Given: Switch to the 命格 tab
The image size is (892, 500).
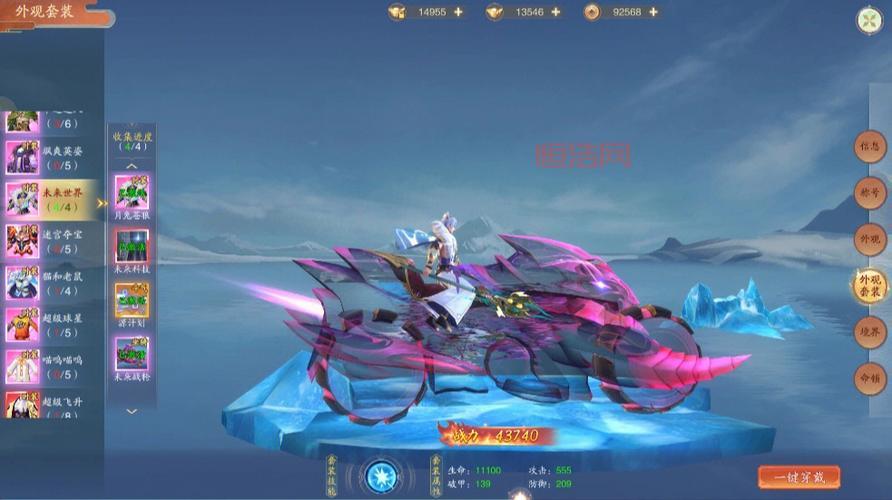Looking at the screenshot, I should [870, 379].
